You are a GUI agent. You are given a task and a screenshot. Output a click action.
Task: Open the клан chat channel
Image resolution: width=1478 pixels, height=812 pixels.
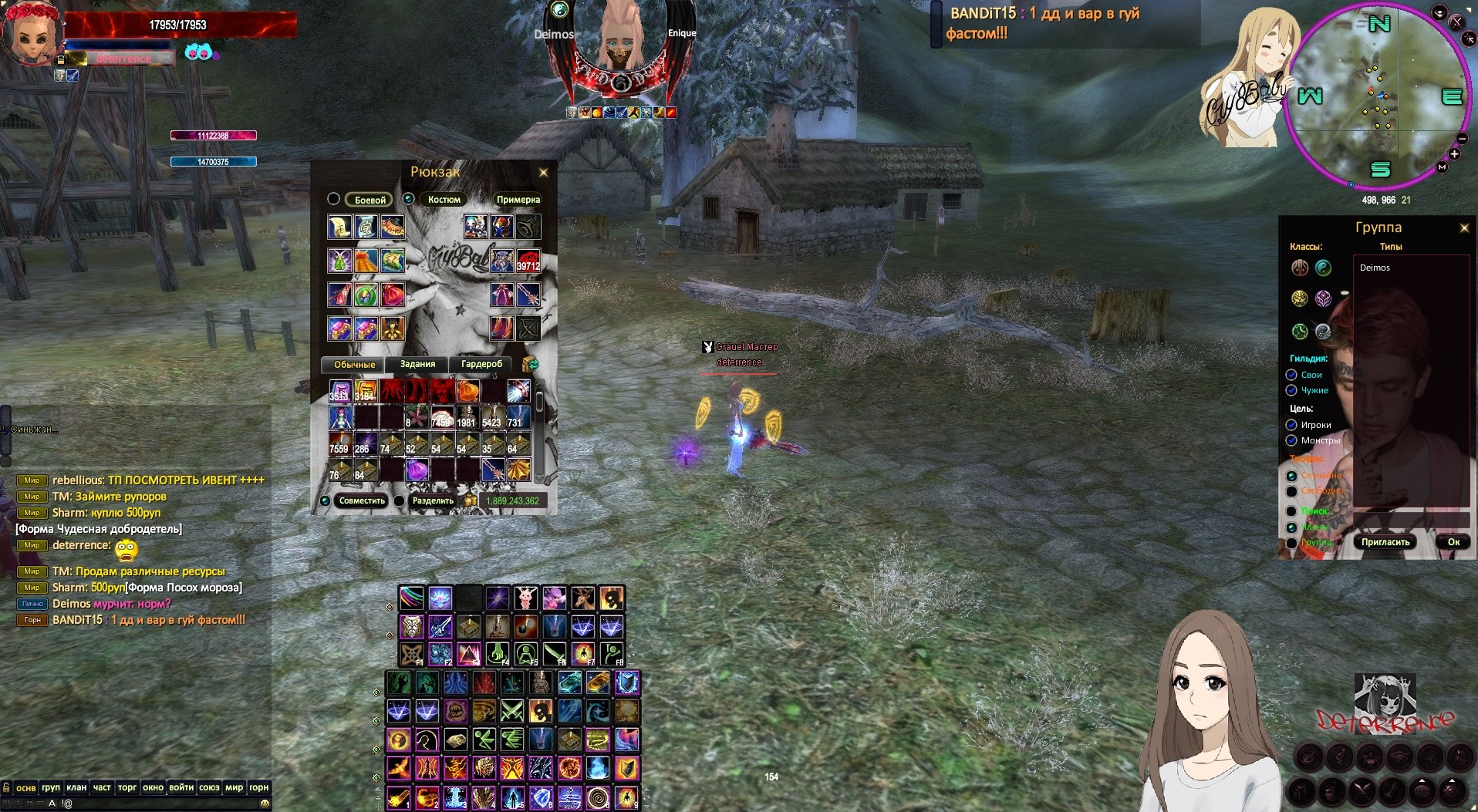(x=76, y=787)
